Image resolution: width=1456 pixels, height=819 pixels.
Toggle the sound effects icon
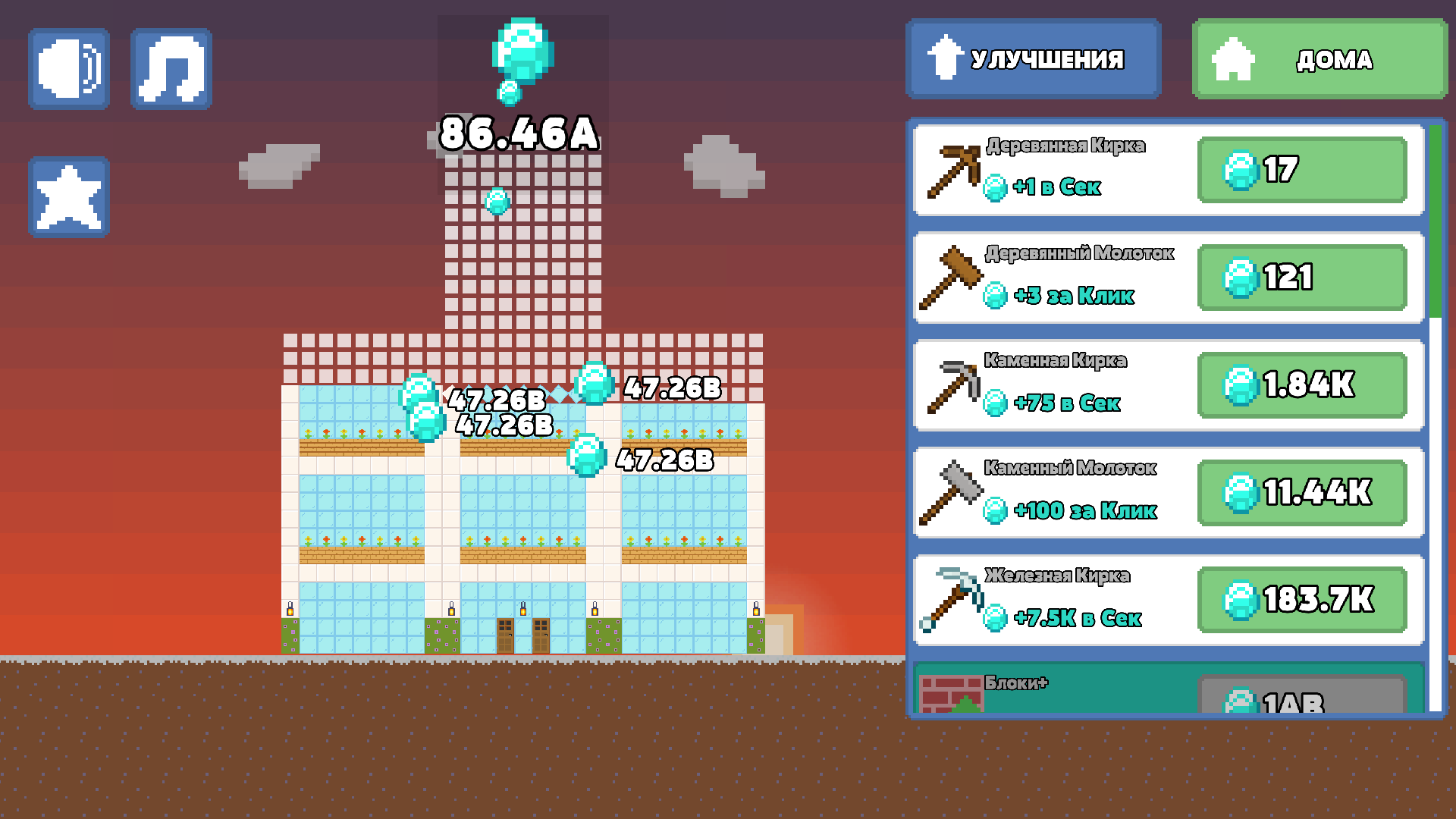[68, 68]
